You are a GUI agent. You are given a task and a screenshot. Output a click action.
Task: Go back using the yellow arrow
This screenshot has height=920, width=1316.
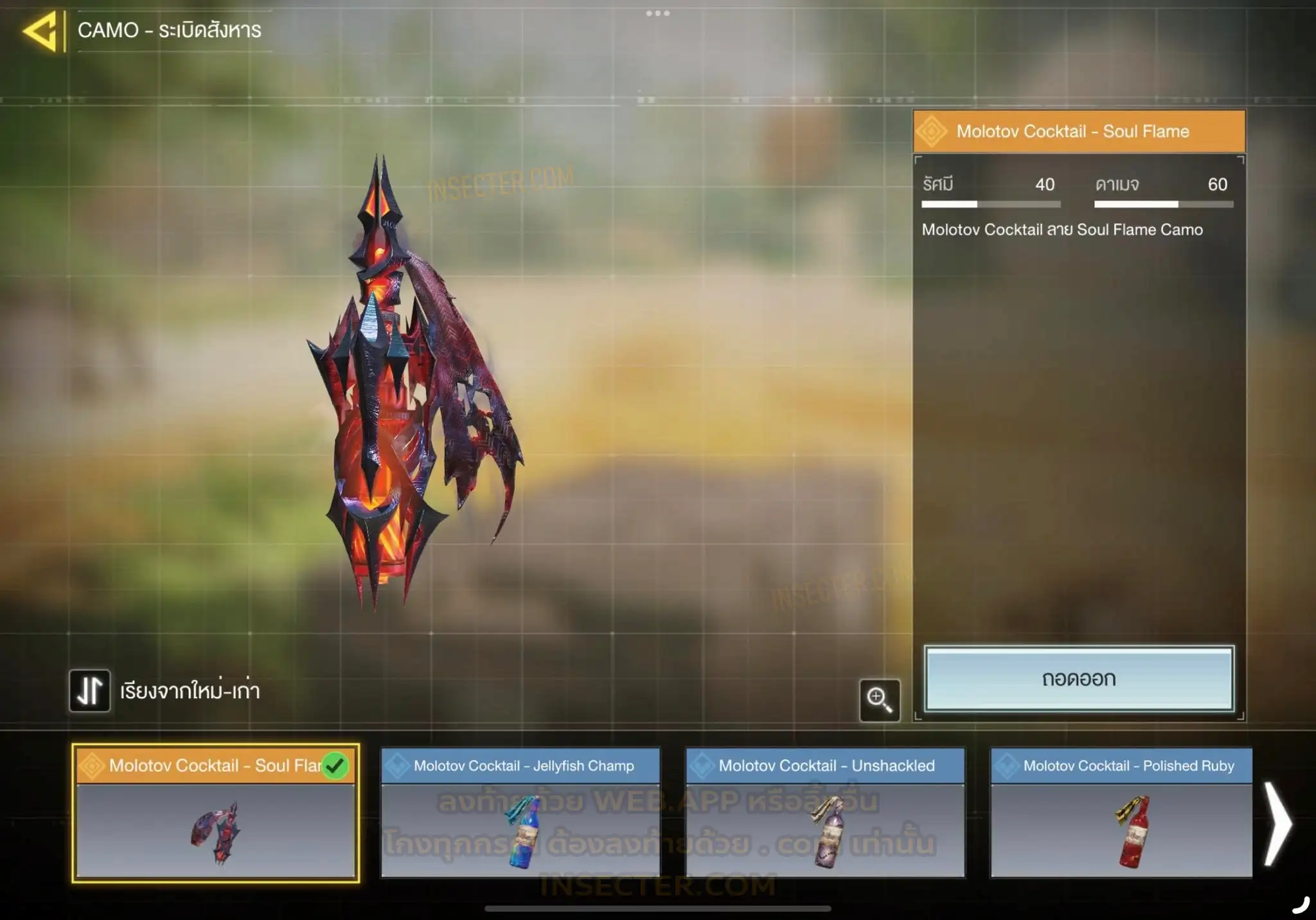click(40, 31)
